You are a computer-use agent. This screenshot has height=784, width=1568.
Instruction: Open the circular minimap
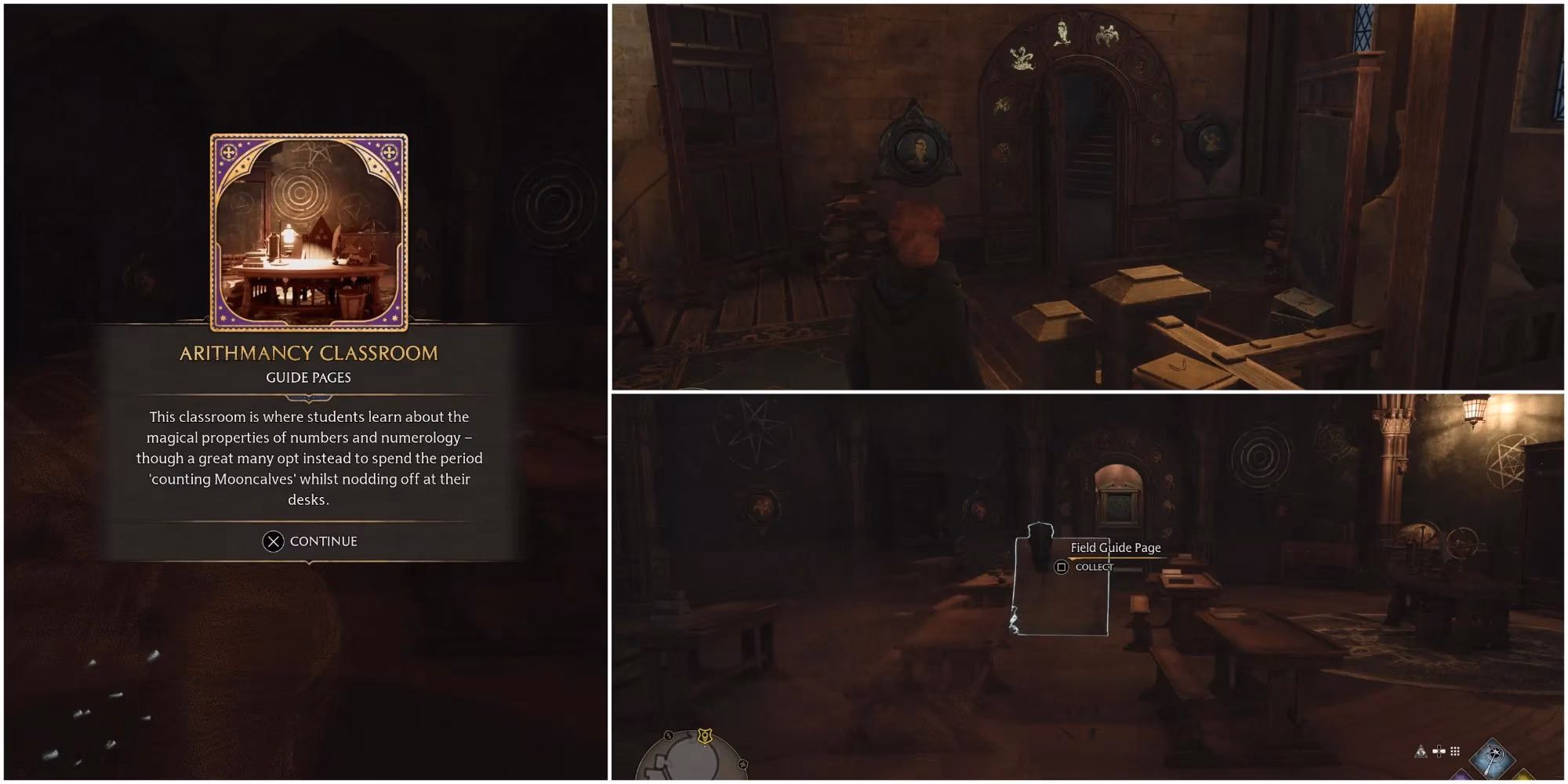point(690,760)
